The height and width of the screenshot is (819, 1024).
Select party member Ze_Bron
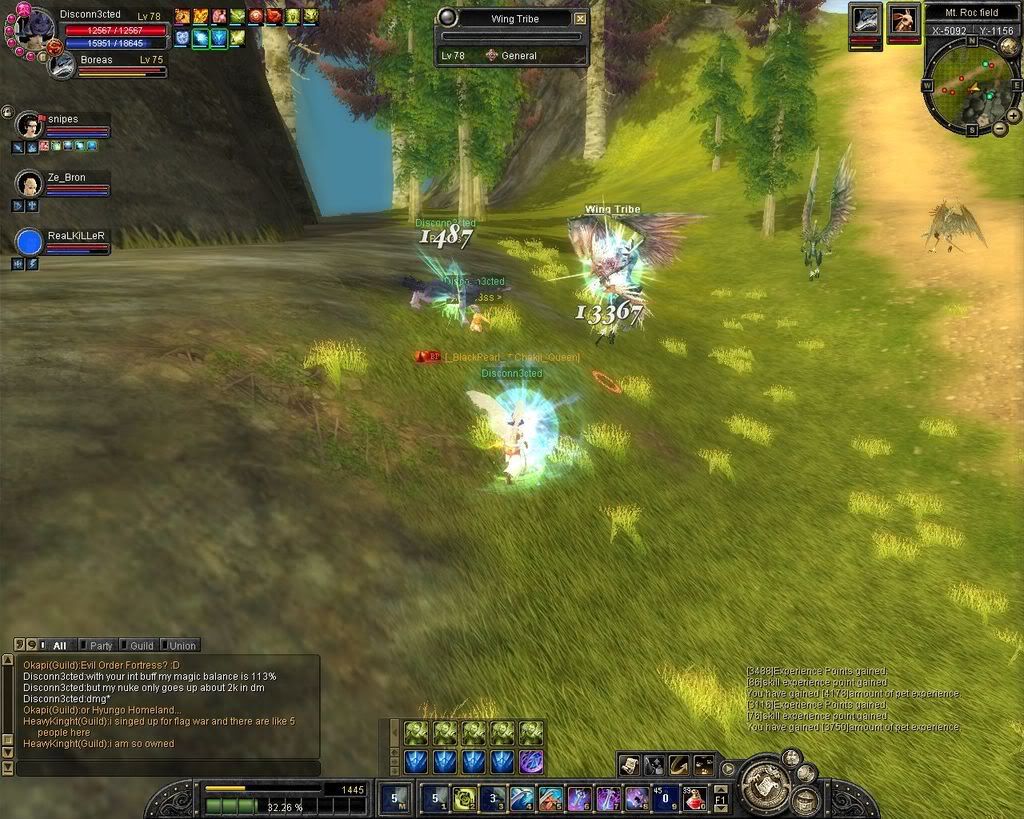click(30, 185)
